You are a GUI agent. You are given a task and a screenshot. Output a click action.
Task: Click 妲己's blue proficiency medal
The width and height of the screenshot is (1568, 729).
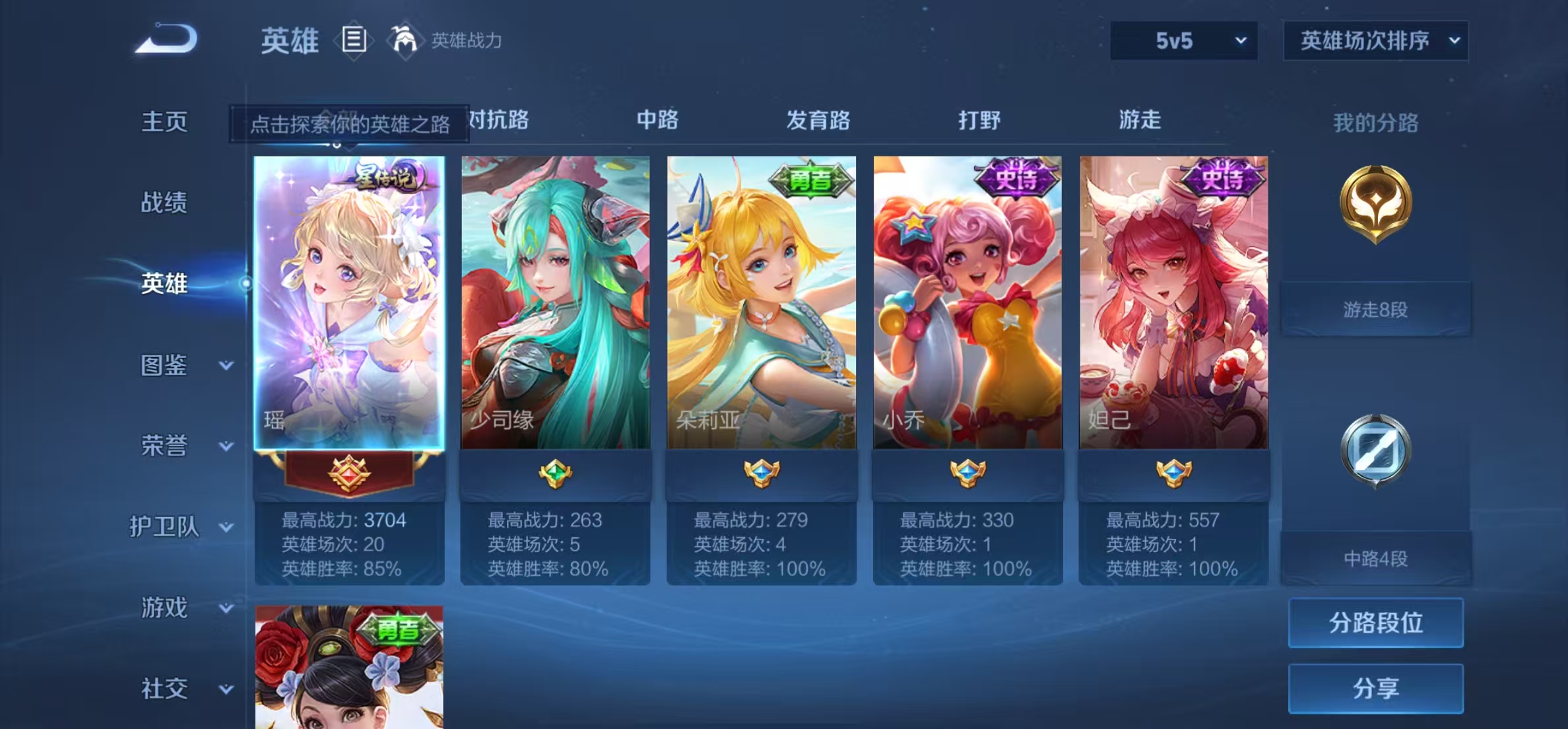pyautogui.click(x=1173, y=473)
